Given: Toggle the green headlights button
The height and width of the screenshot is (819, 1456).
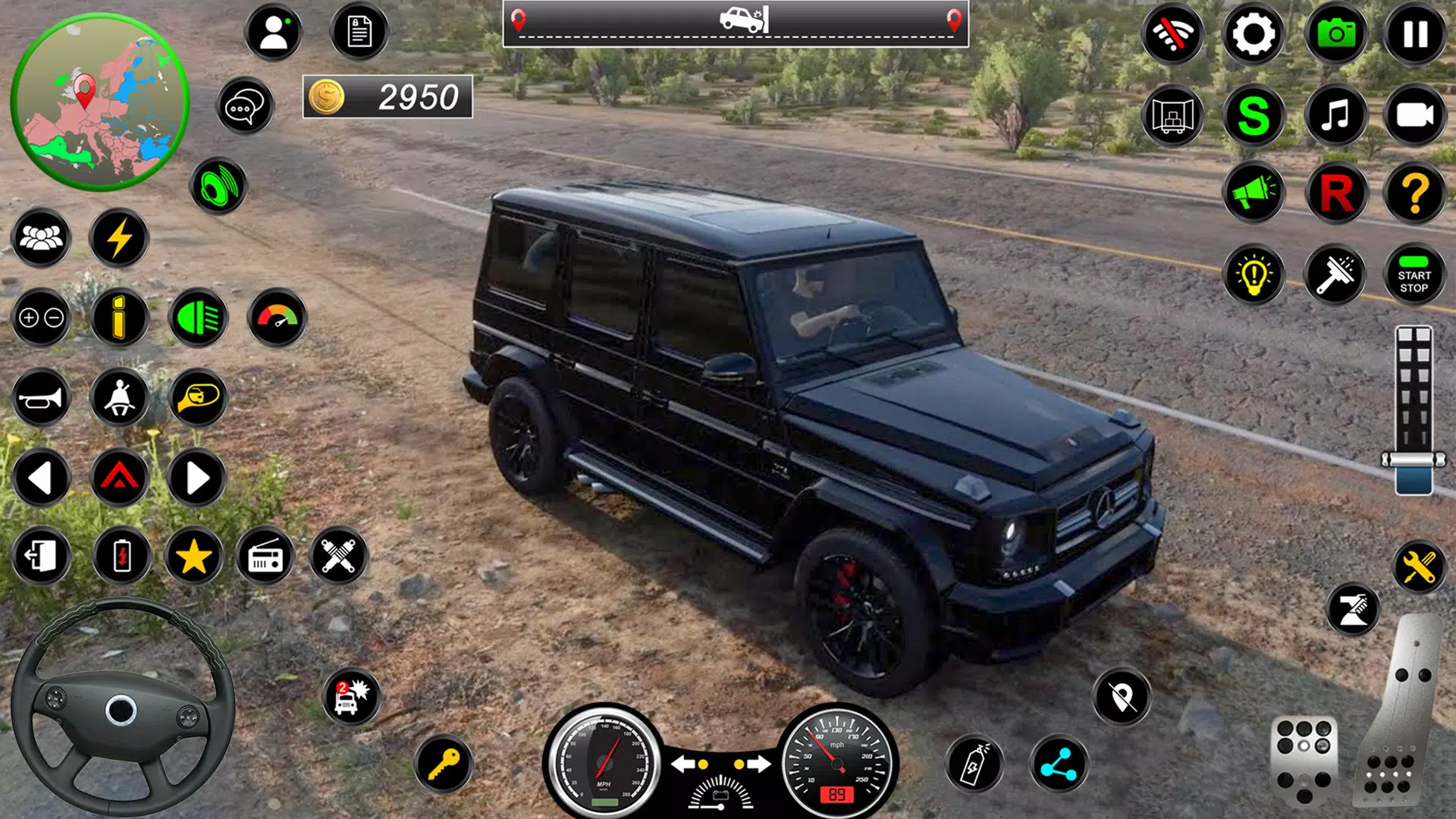Looking at the screenshot, I should pyautogui.click(x=198, y=318).
